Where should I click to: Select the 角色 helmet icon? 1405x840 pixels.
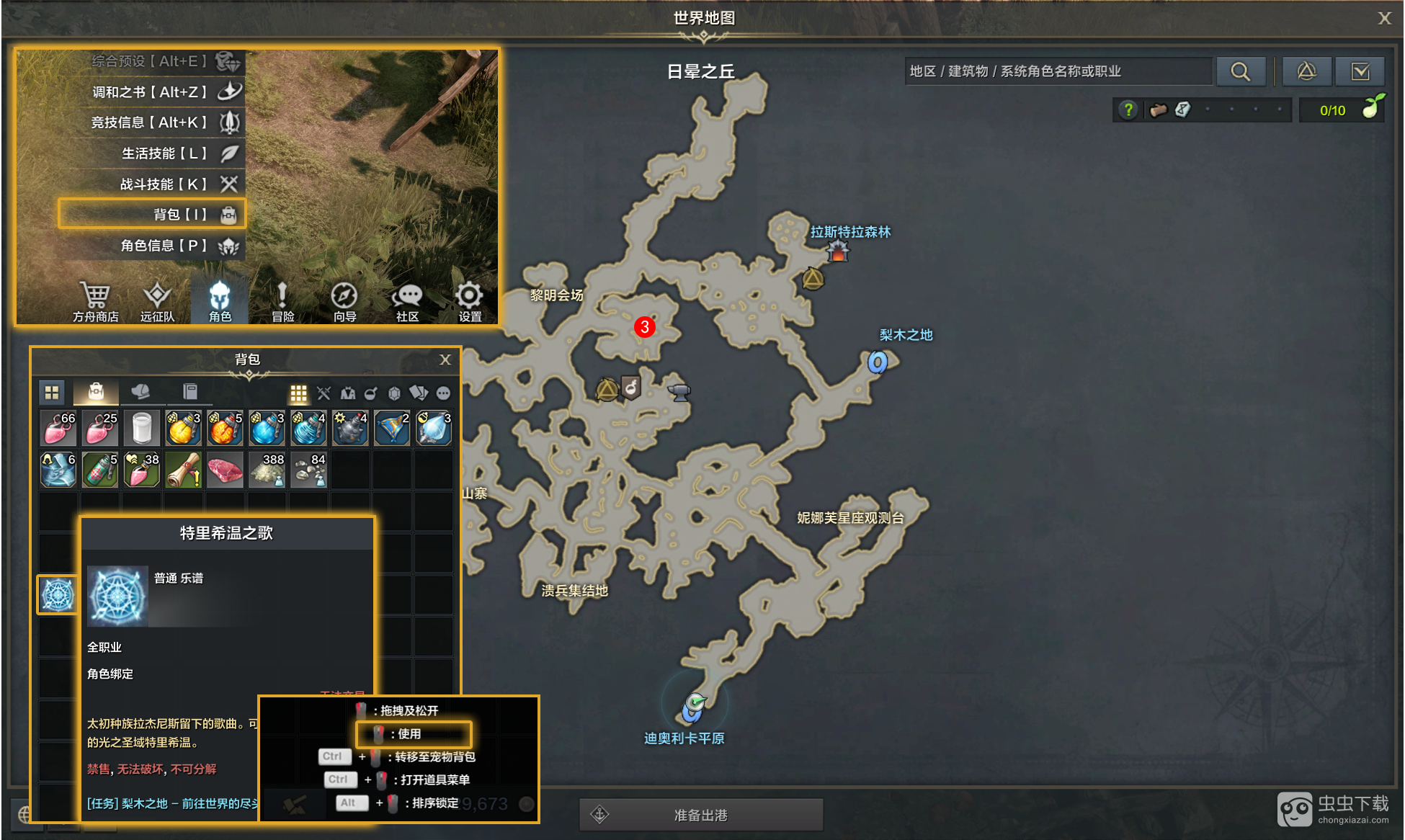click(220, 301)
